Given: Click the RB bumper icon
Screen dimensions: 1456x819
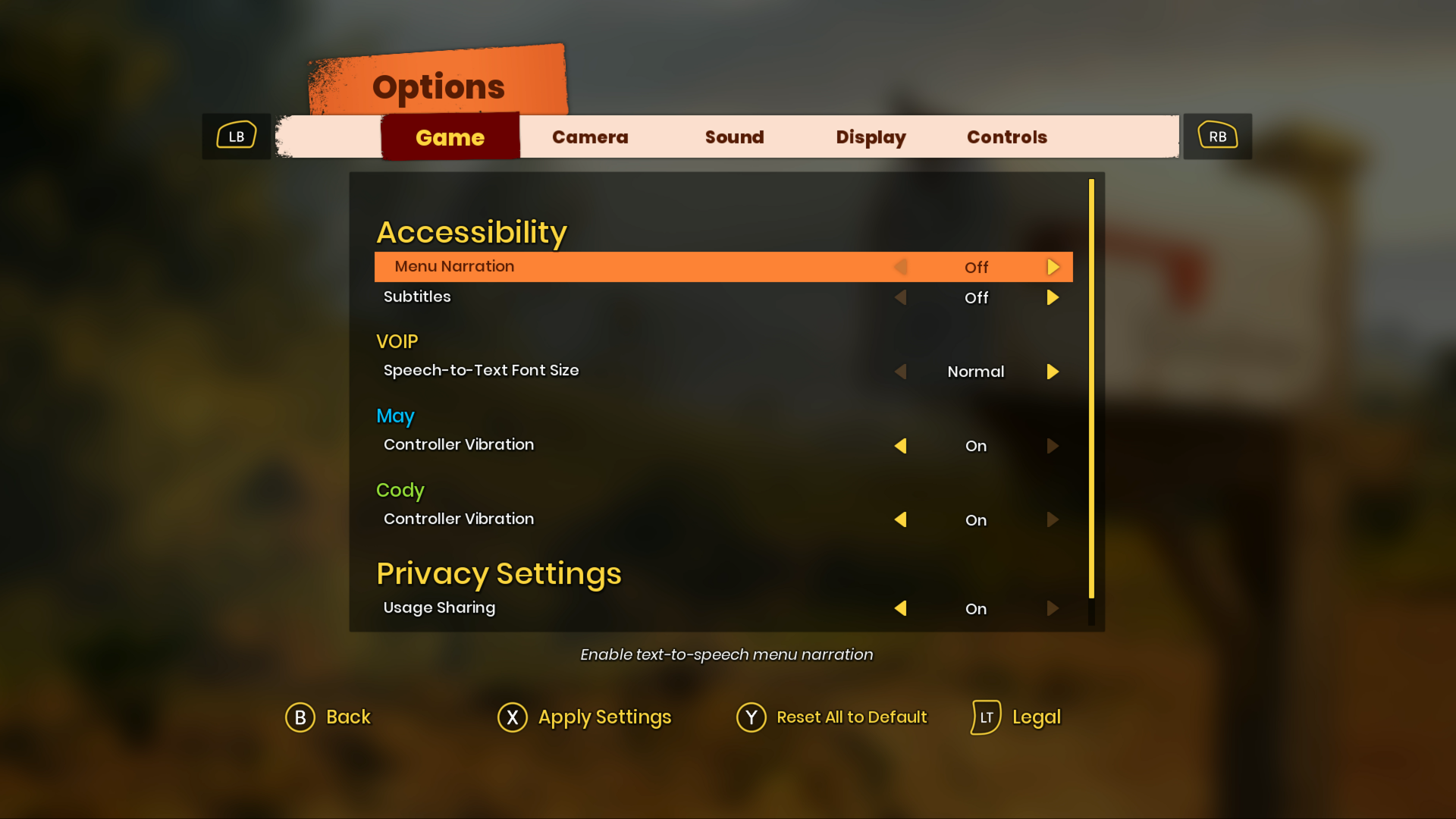Looking at the screenshot, I should pyautogui.click(x=1216, y=136).
